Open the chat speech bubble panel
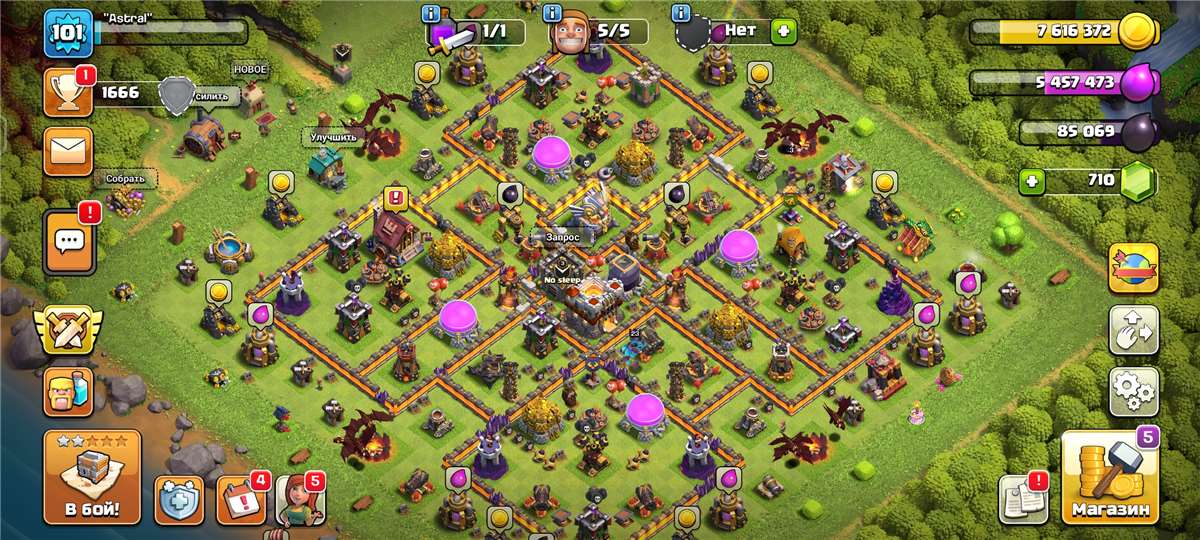This screenshot has width=1200, height=540. [x=69, y=241]
